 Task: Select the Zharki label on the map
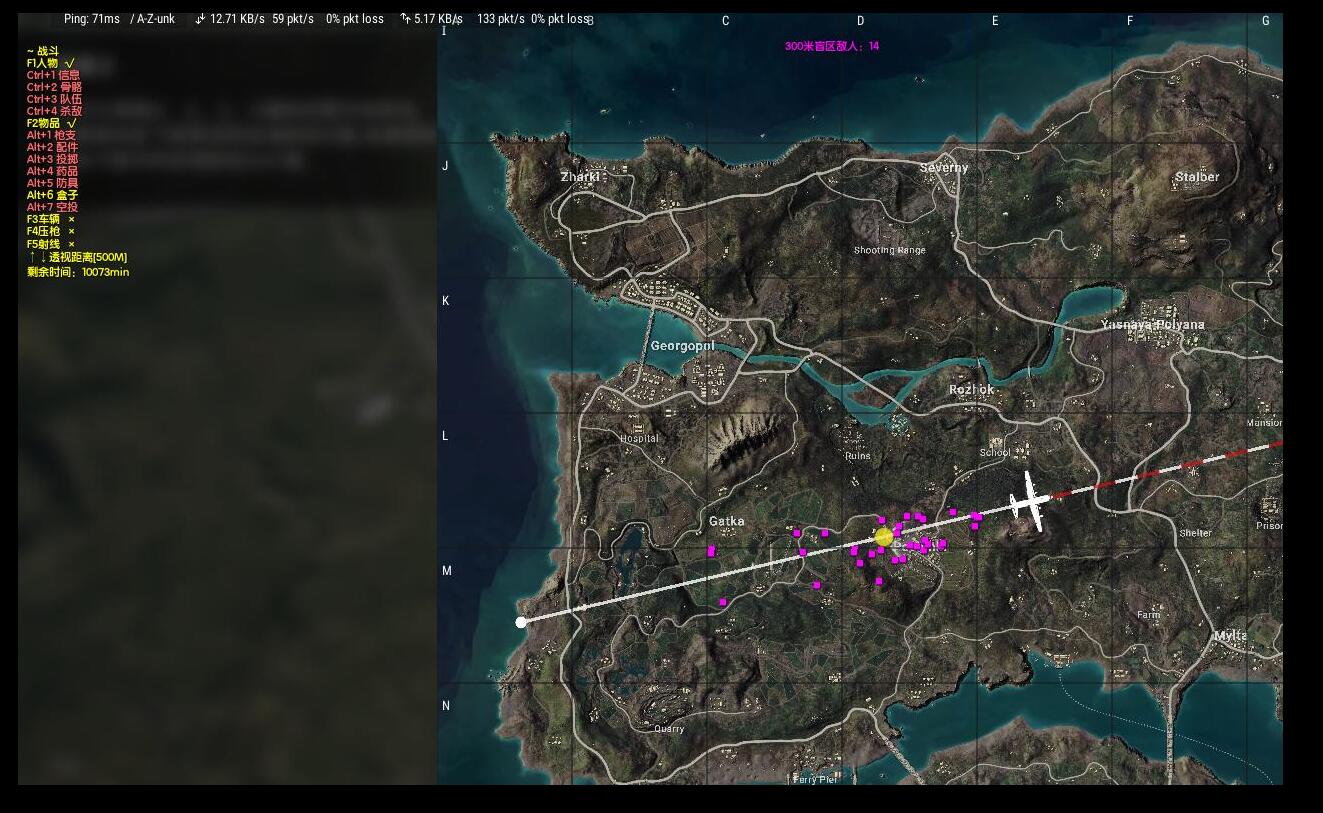(580, 177)
